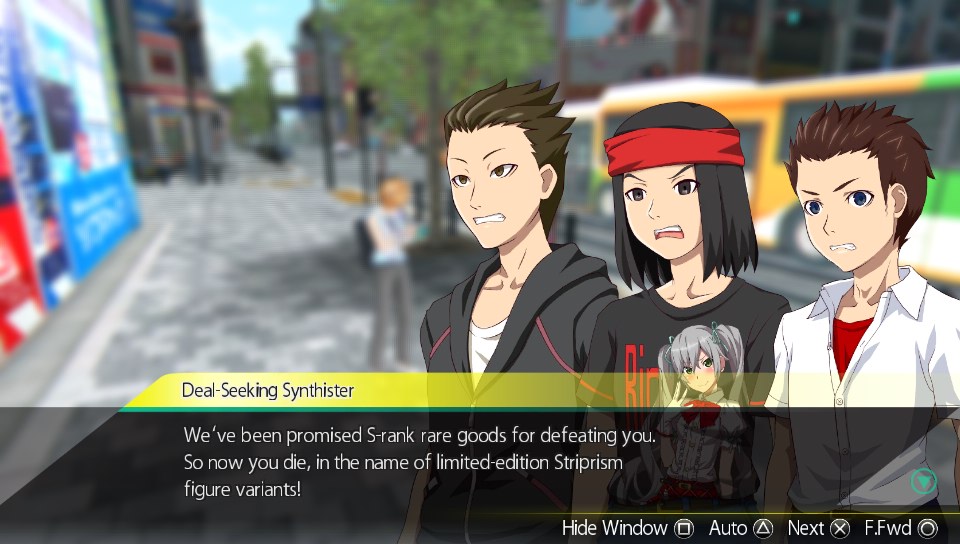Click the green down-arrow continue indicator
960x544 pixels.
pos(923,481)
